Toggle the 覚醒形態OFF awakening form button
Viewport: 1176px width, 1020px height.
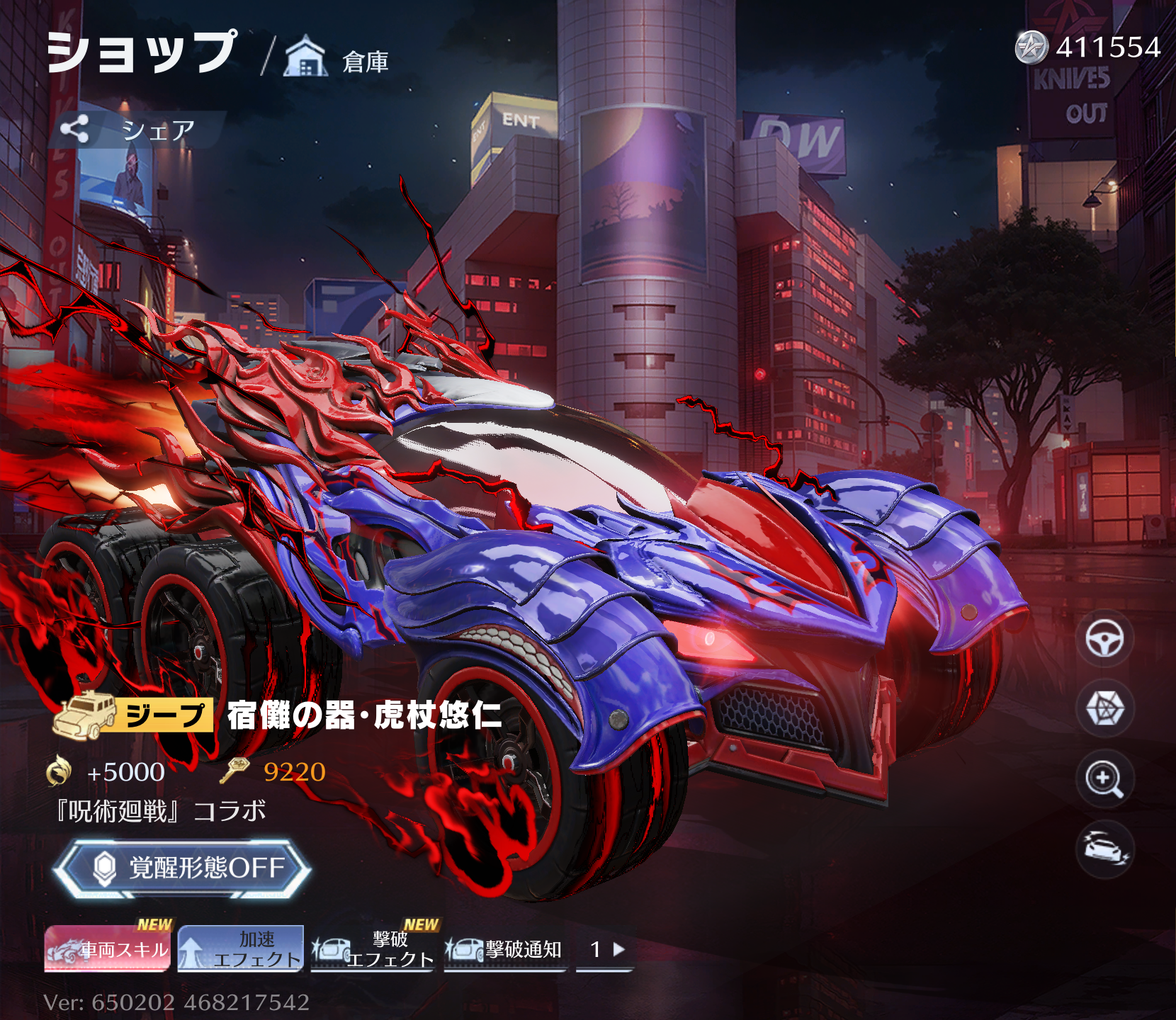click(183, 868)
